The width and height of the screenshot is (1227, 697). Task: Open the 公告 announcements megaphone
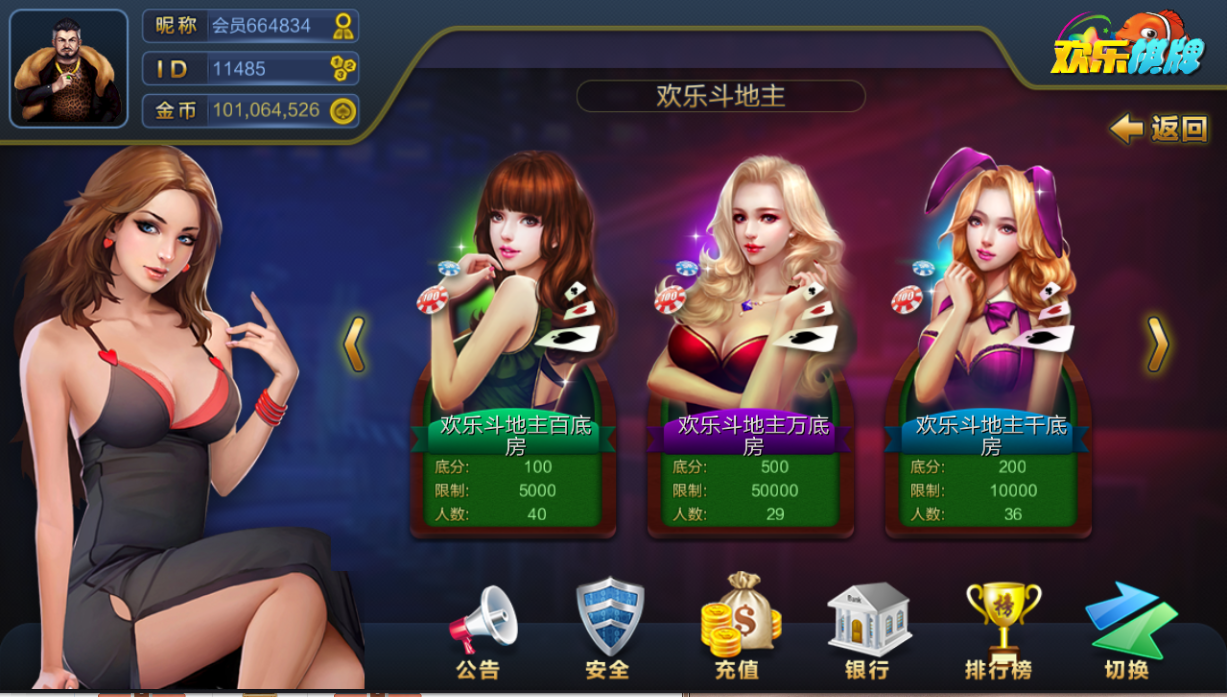pyautogui.click(x=480, y=630)
